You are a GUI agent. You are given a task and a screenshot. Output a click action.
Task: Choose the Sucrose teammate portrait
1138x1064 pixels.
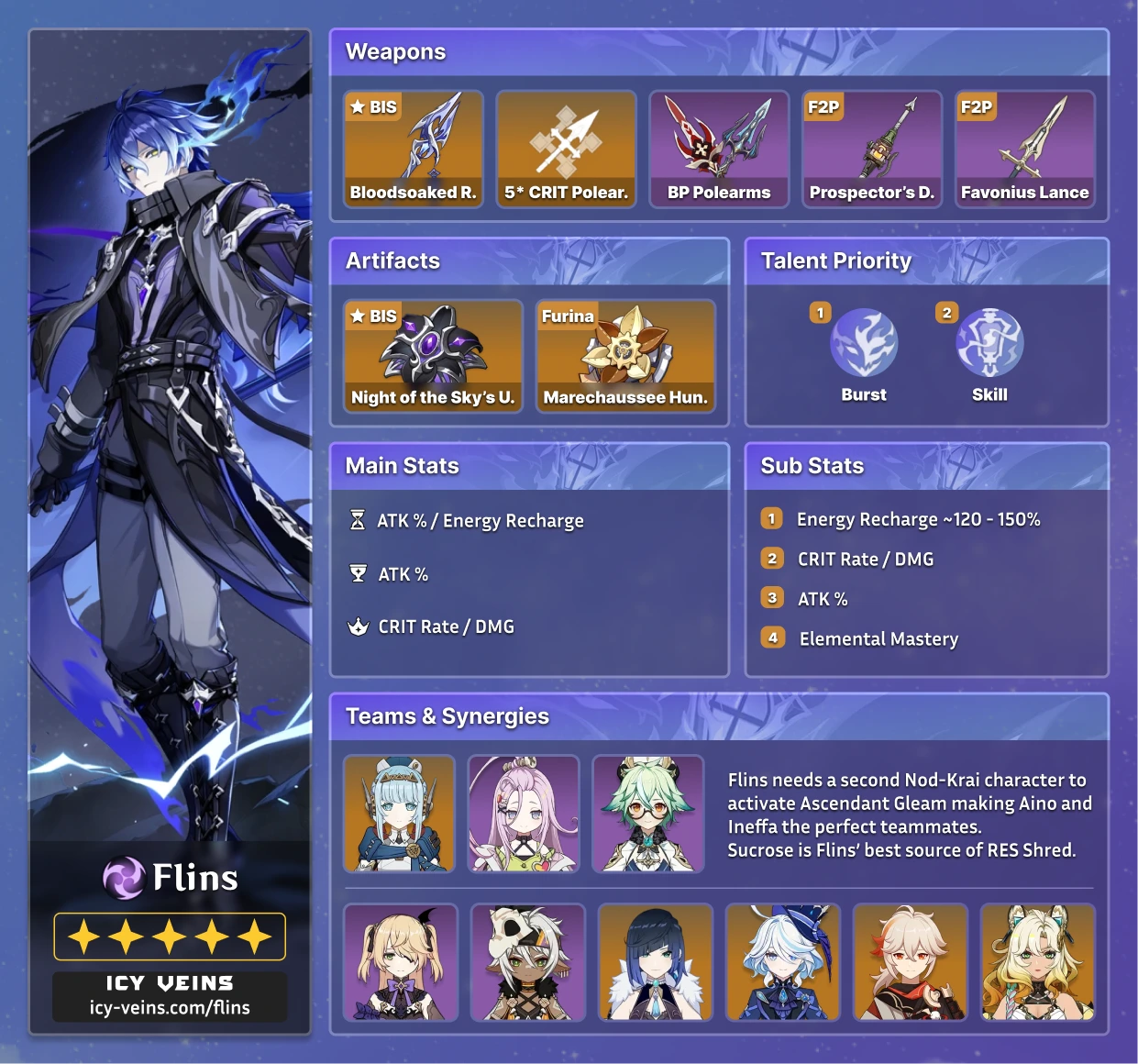648,814
